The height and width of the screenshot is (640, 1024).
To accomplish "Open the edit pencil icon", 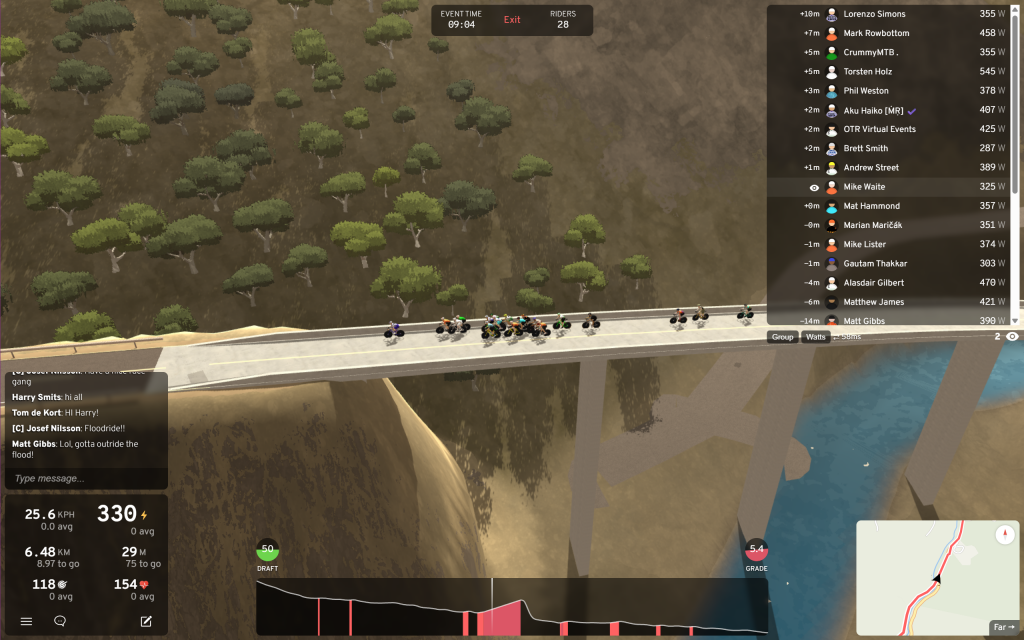I will [x=146, y=621].
